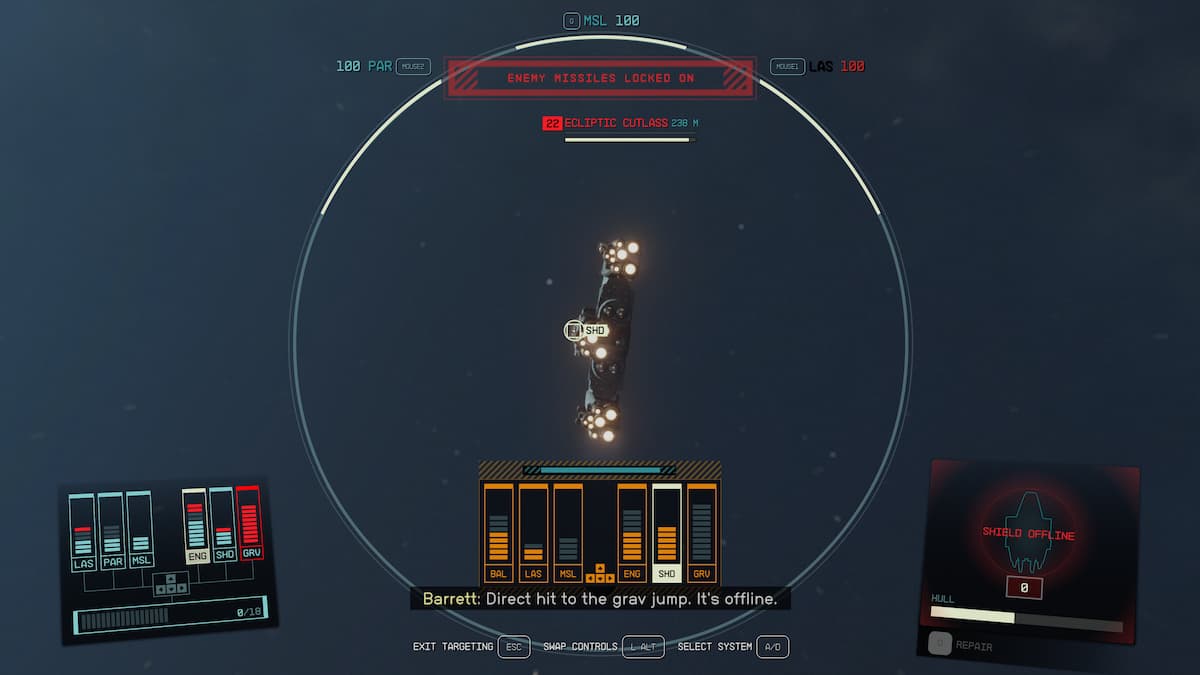Viewport: 1200px width, 675px height.
Task: Choose the Swap Controls option
Action: coord(642,647)
